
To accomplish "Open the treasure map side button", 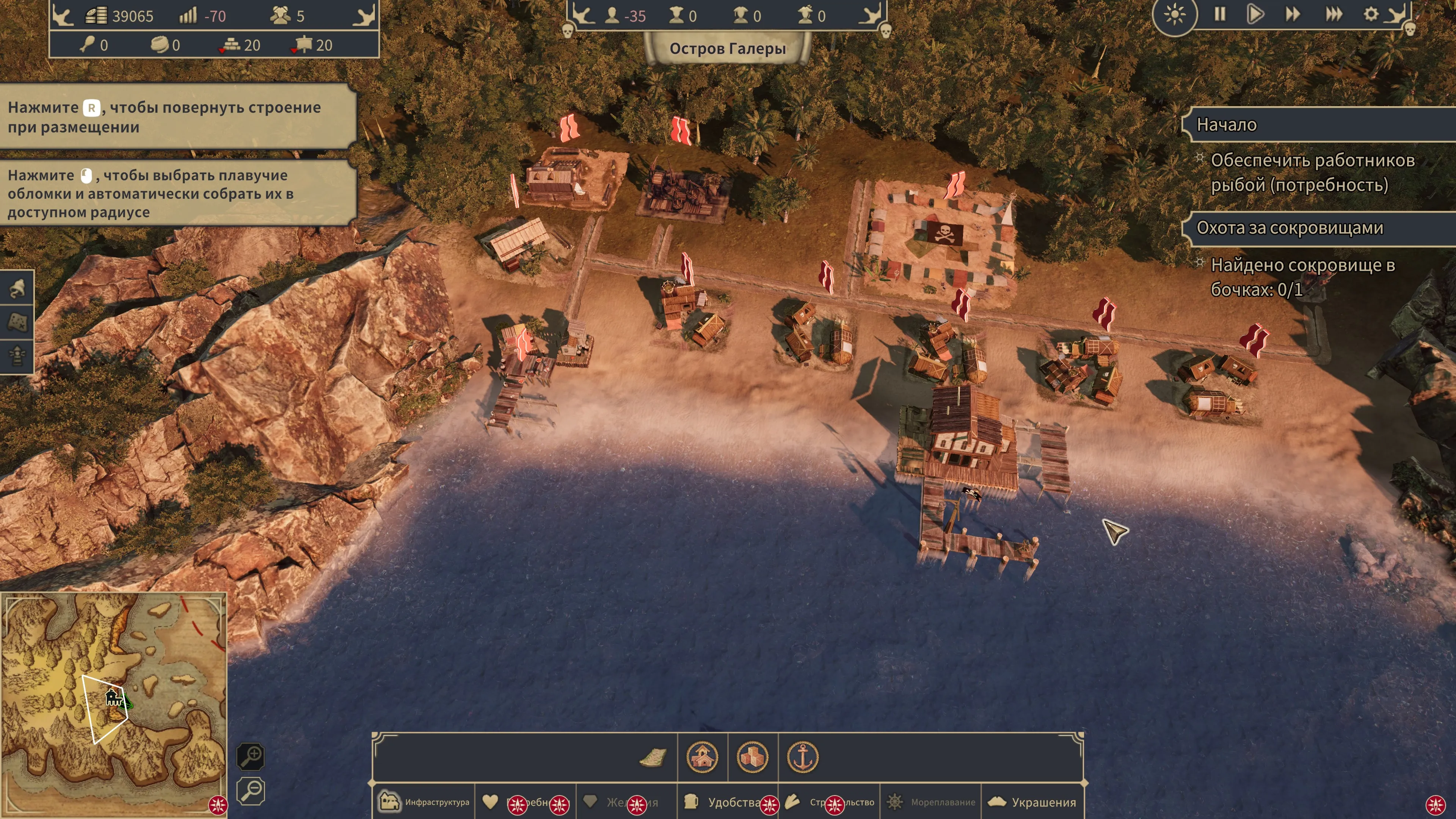I will (x=17, y=322).
